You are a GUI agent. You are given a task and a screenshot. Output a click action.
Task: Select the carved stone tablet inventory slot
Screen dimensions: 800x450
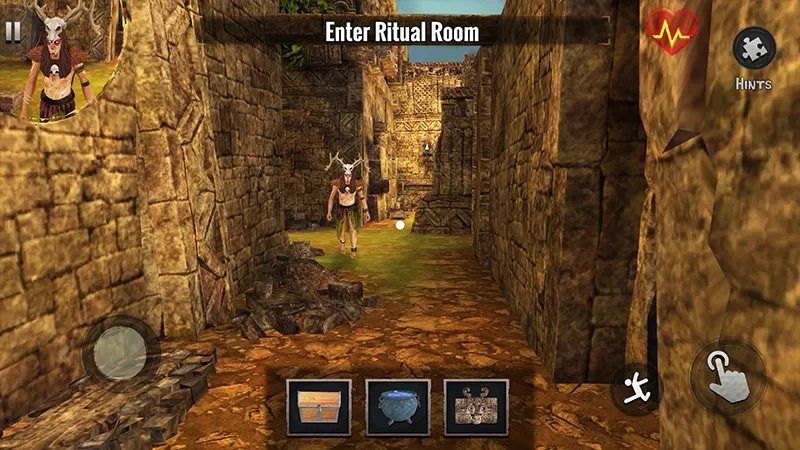(x=476, y=407)
